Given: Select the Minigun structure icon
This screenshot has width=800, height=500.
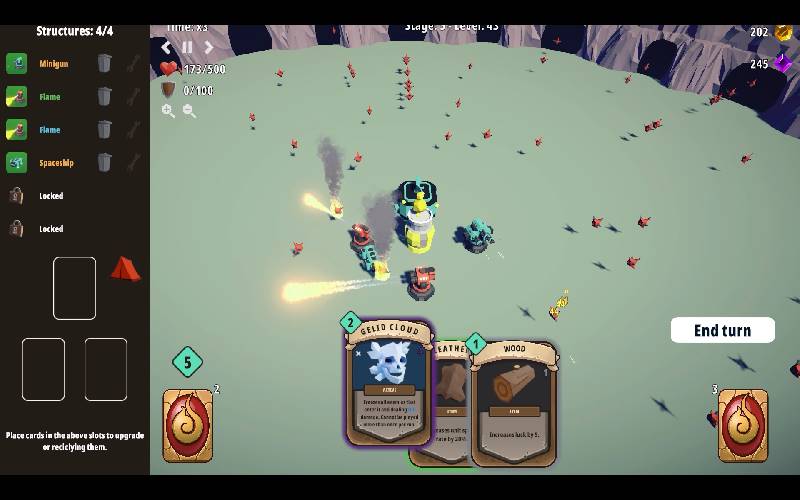Looking at the screenshot, I should coord(16,64).
